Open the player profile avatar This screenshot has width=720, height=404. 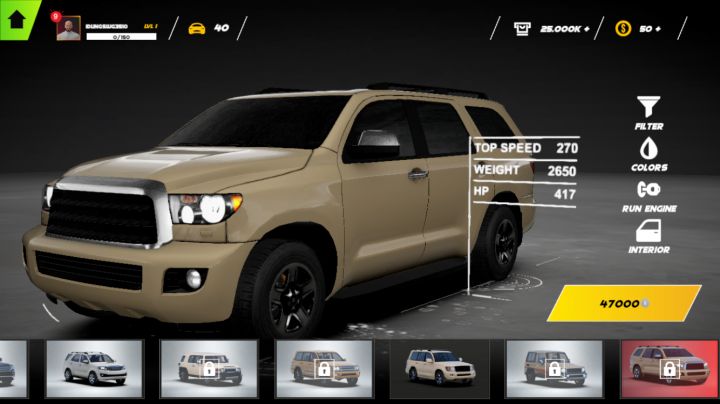coord(68,29)
